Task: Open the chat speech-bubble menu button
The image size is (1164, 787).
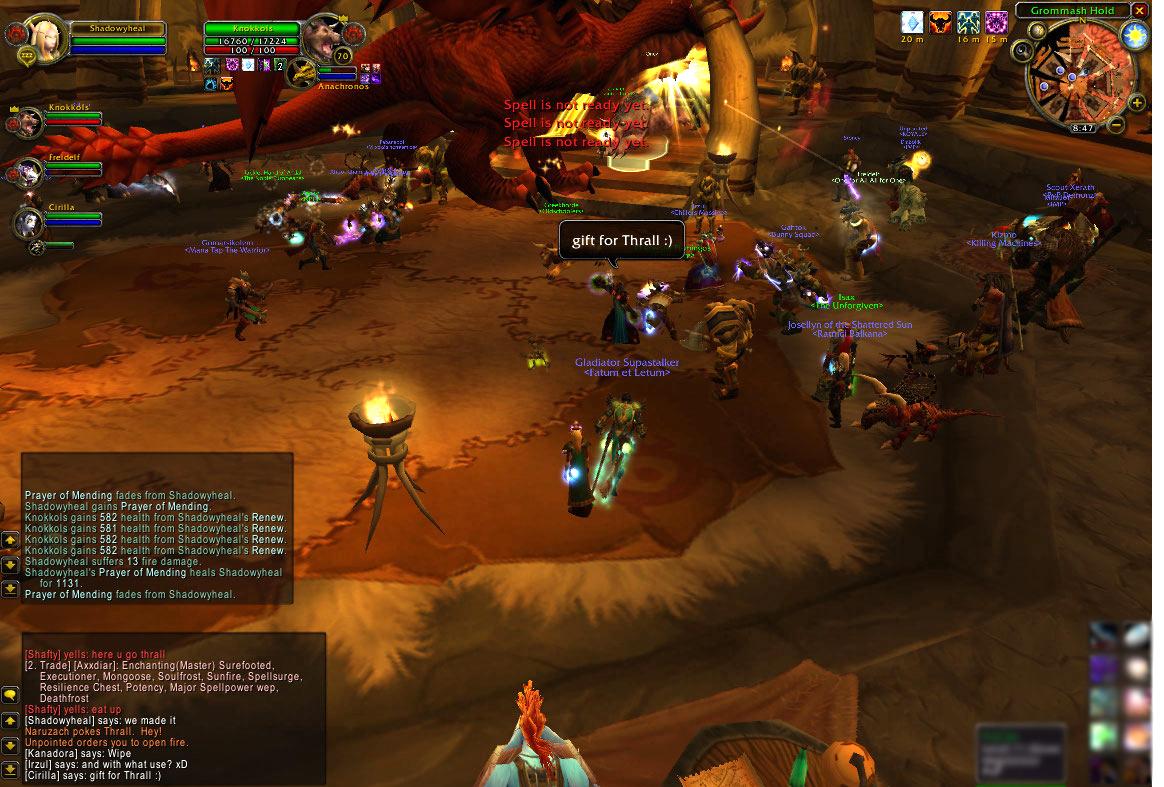Action: tap(10, 694)
